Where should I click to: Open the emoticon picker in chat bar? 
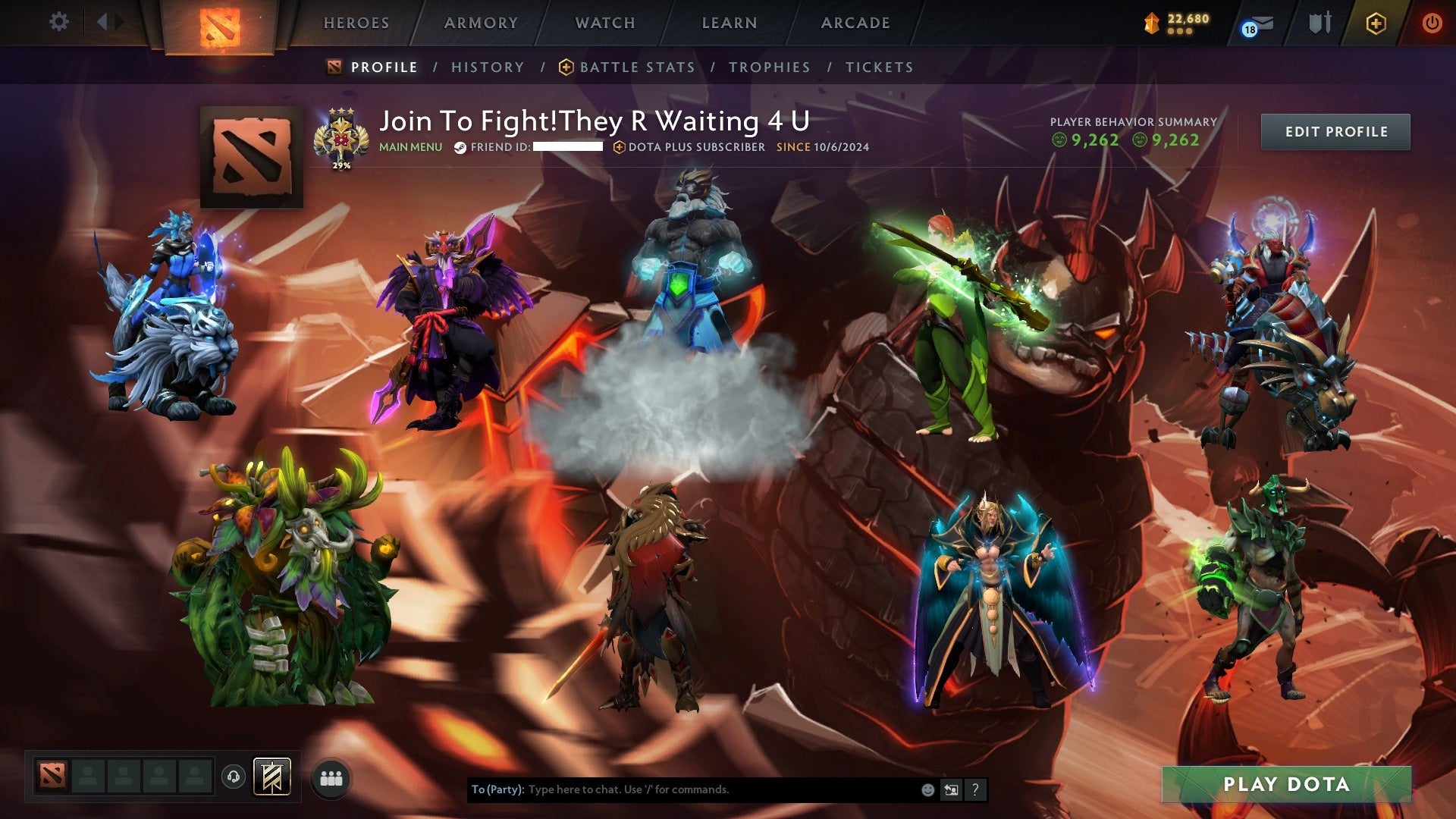coord(927,789)
